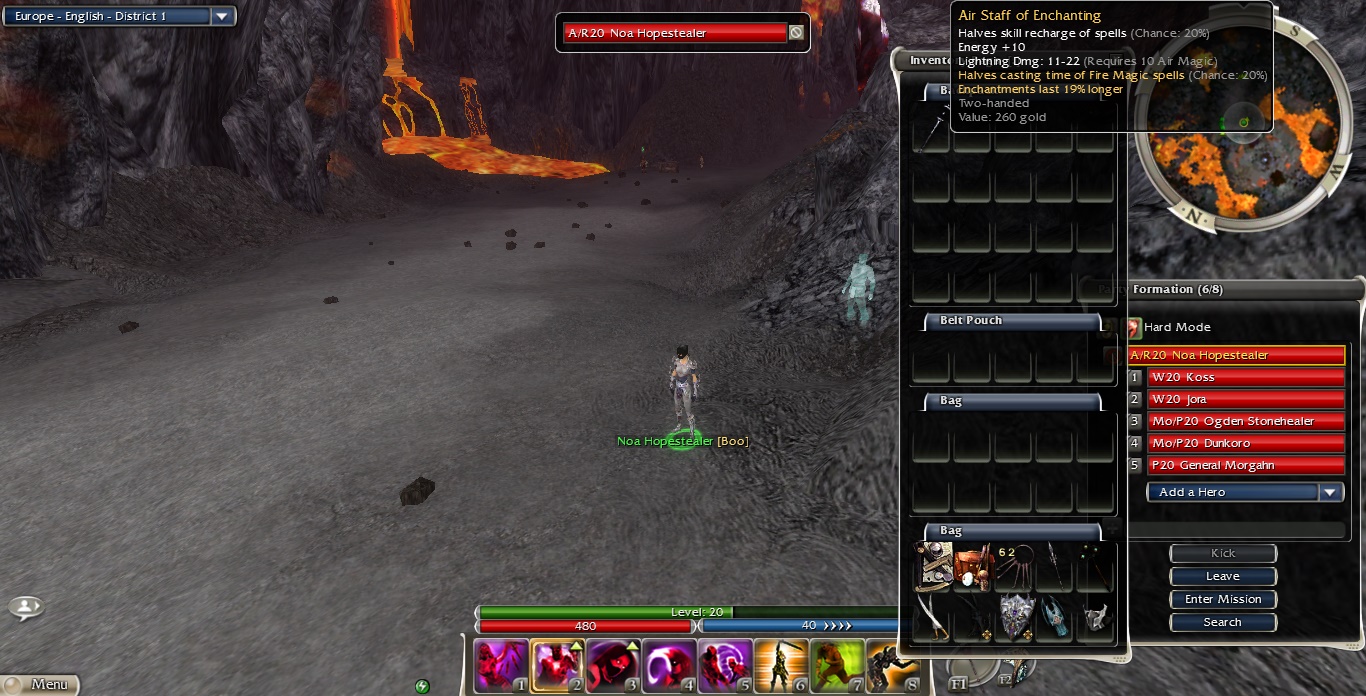Choose General Morgahn from party members
The height and width of the screenshot is (696, 1366).
[x=1245, y=465]
